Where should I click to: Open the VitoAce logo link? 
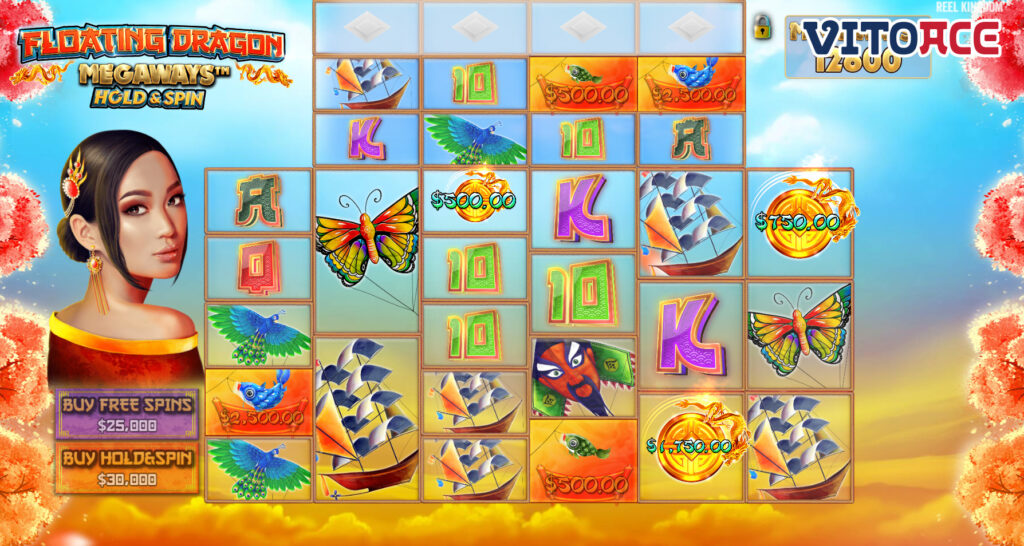(902, 38)
